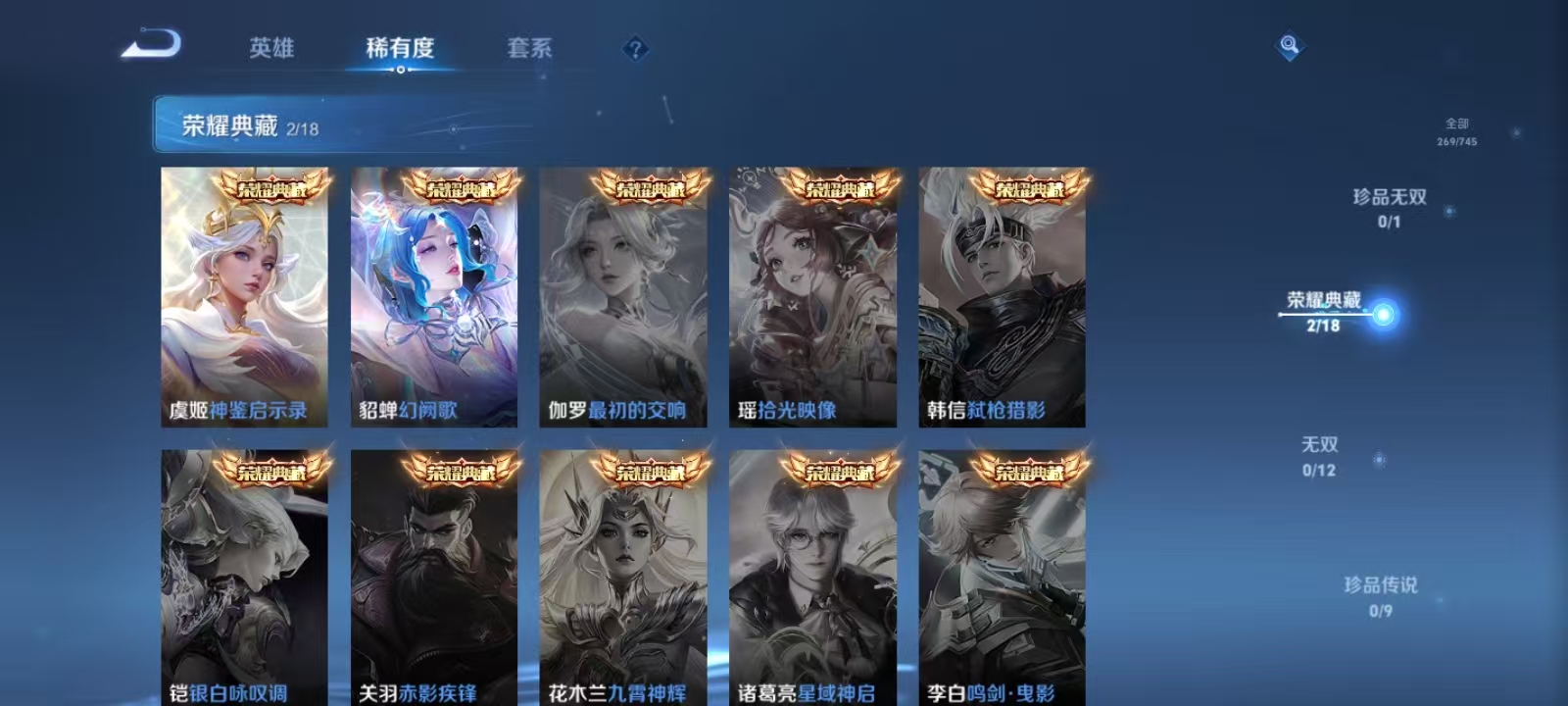Click the question mark help icon
The width and height of the screenshot is (1568, 706).
pos(634,46)
